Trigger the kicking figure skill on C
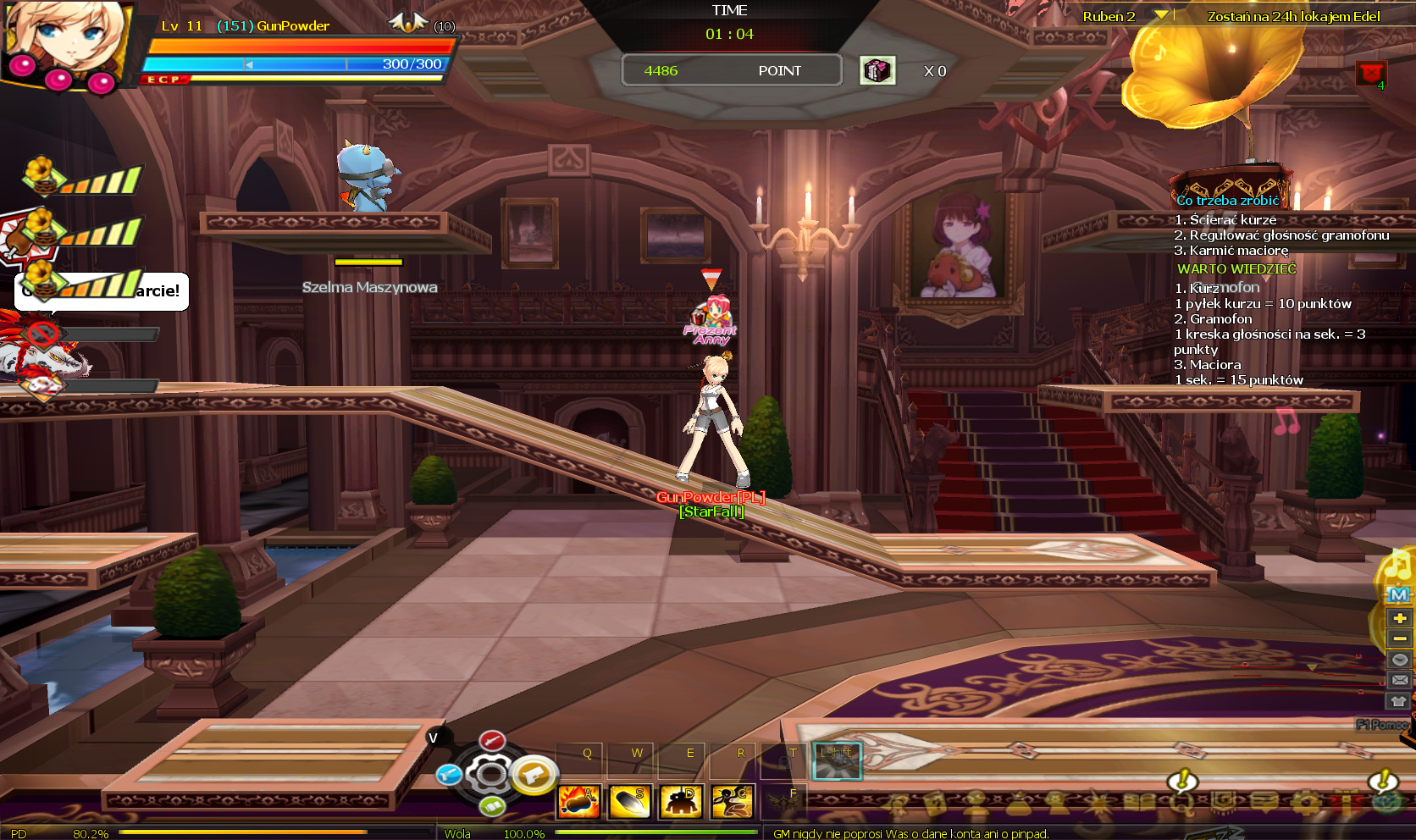 tap(733, 801)
